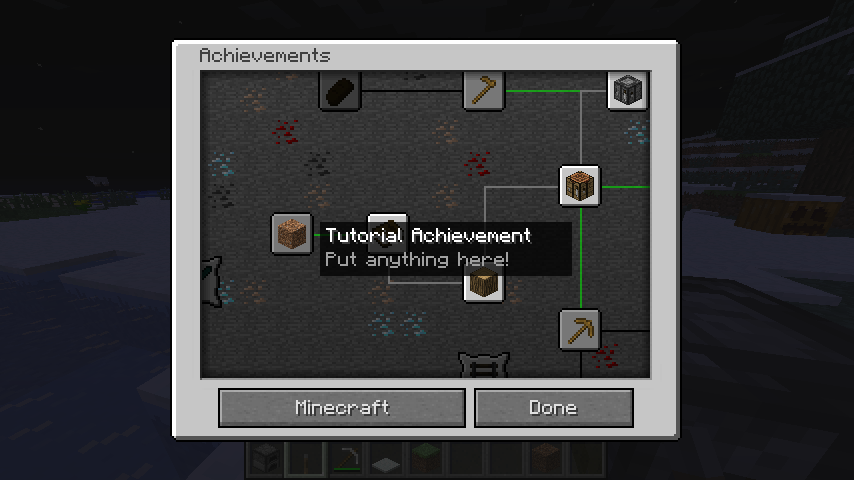This screenshot has height=480, width=854.
Task: Close achievements with the Done button
Action: (553, 408)
